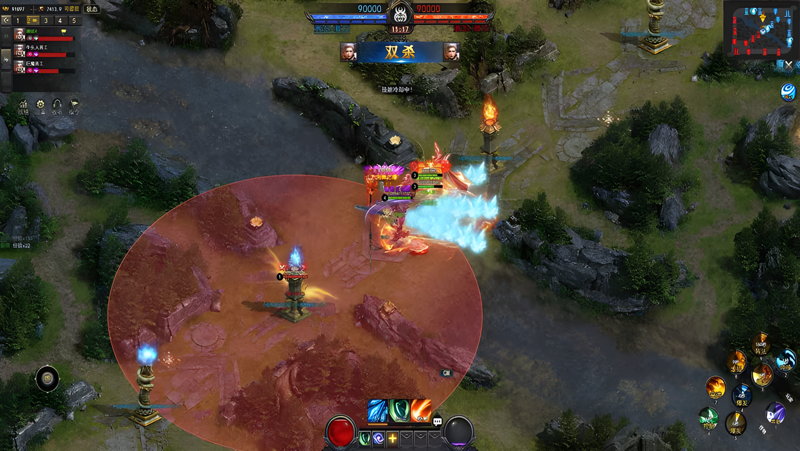Switch to numbered tab 5 in the team panel

click(73, 20)
